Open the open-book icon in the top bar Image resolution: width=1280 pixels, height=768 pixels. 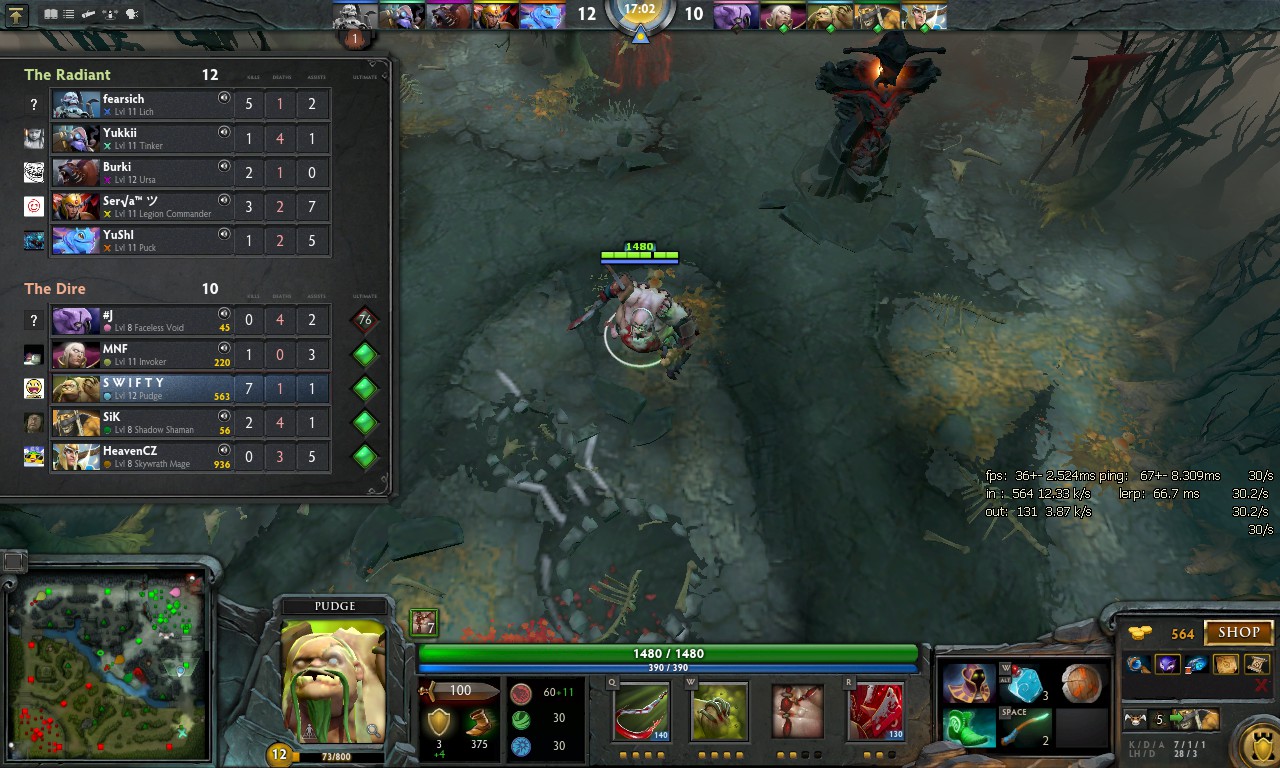pos(51,15)
